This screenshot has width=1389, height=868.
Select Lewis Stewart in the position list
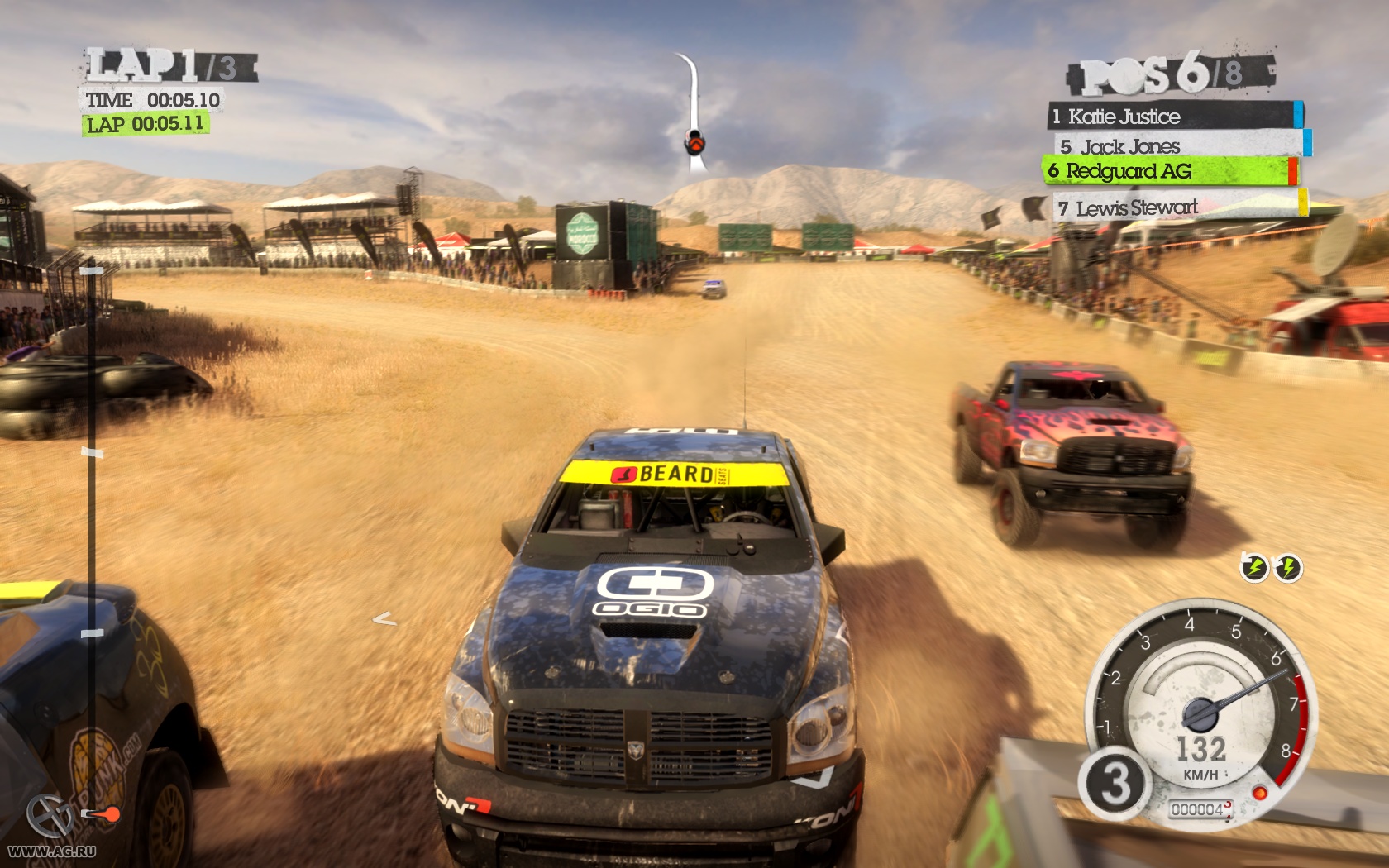click(x=1177, y=207)
